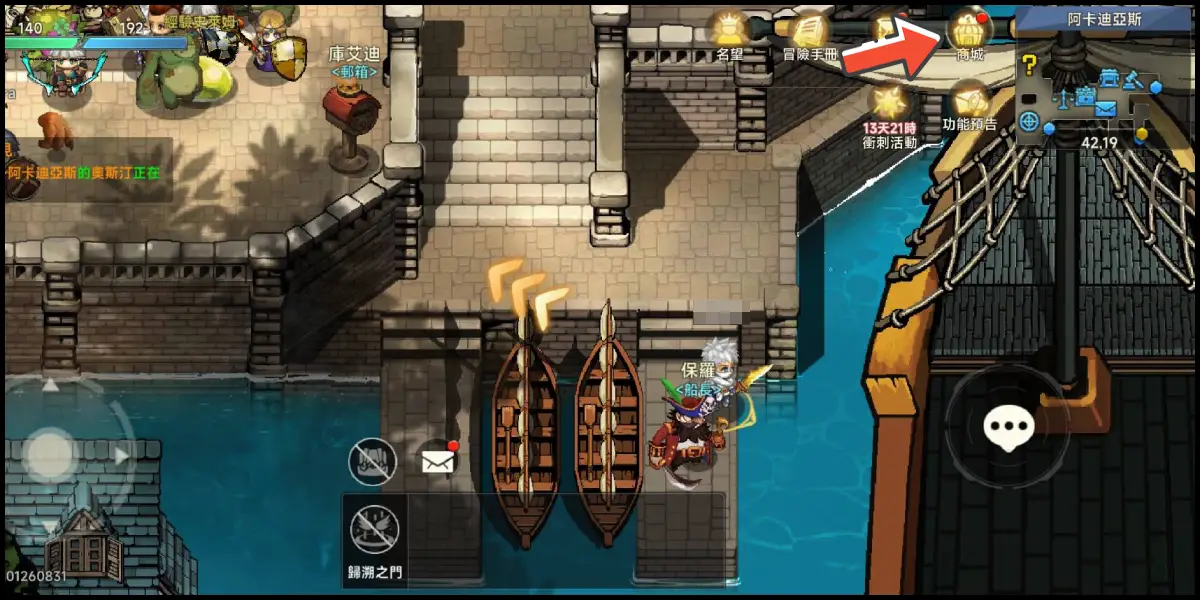Tap the virtual joystick center knob
1200x600 pixels.
point(51,456)
